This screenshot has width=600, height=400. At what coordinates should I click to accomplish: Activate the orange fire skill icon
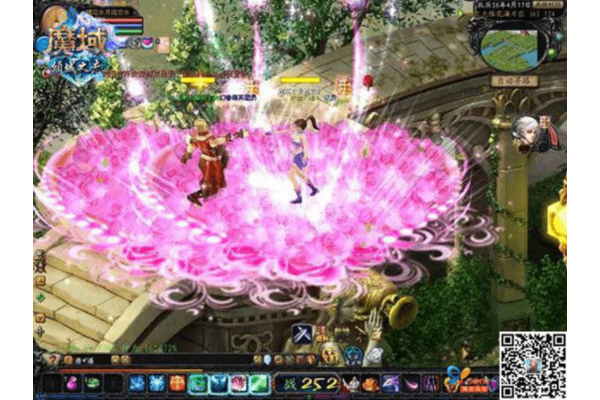pyautogui.click(x=177, y=383)
